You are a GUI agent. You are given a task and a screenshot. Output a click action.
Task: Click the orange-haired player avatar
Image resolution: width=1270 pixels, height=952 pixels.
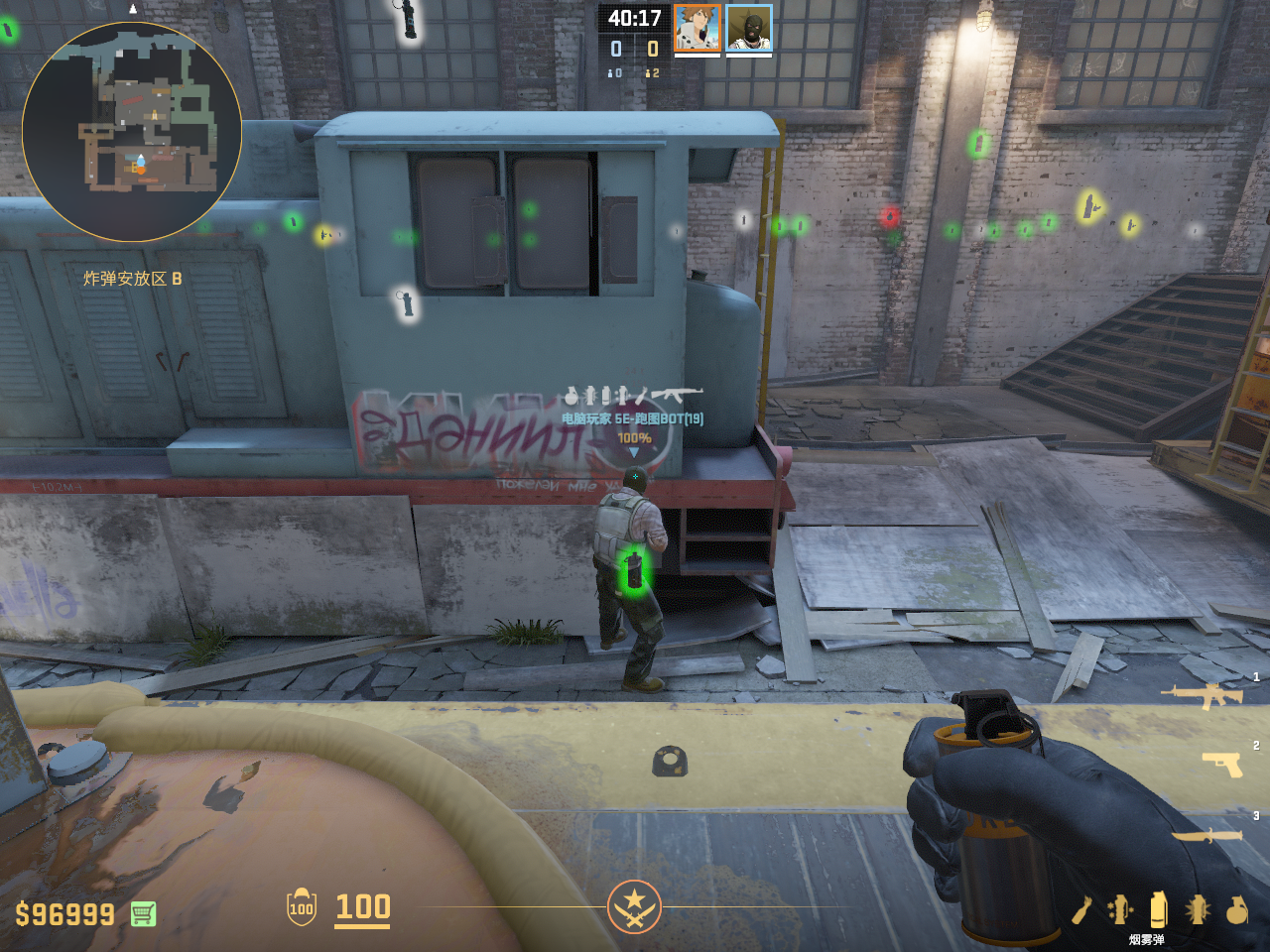pyautogui.click(x=698, y=27)
